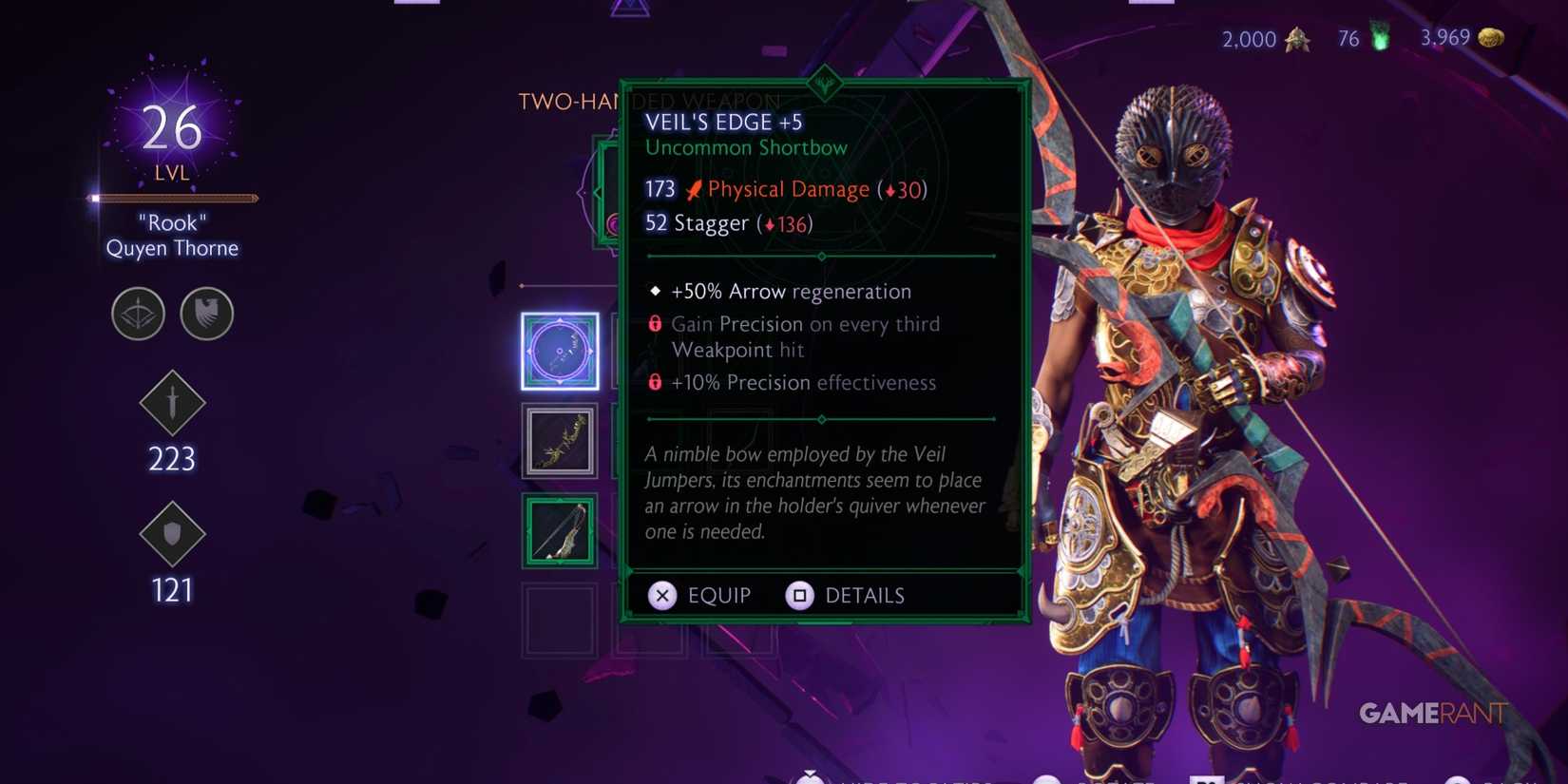Select the equipped shortbow thumbnail with purple border
Image resolution: width=1568 pixels, height=784 pixels.
(x=560, y=352)
